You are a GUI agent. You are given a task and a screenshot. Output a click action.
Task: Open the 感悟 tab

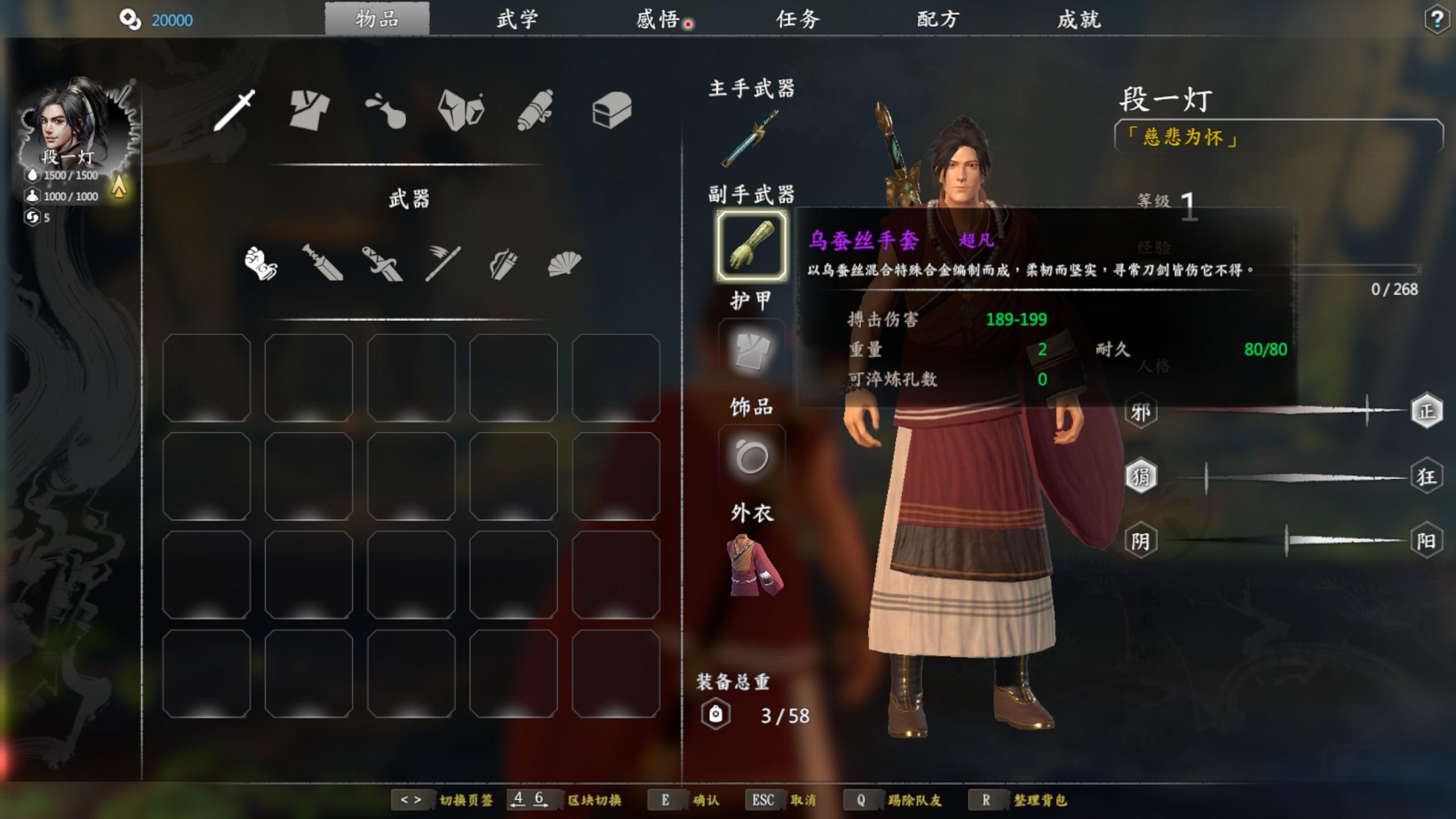click(x=658, y=20)
